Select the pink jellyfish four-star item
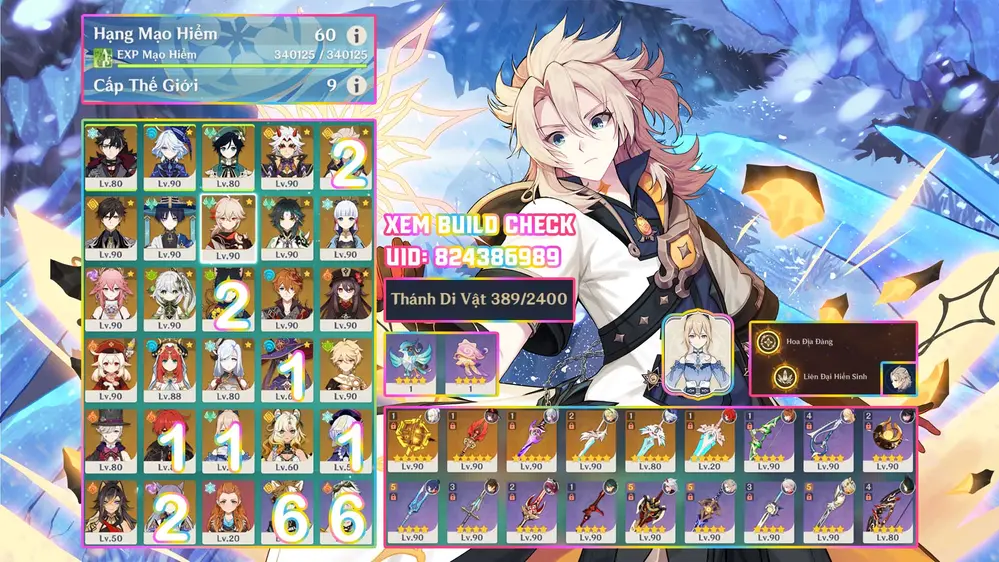Screen dimensions: 999x562 point(467,362)
